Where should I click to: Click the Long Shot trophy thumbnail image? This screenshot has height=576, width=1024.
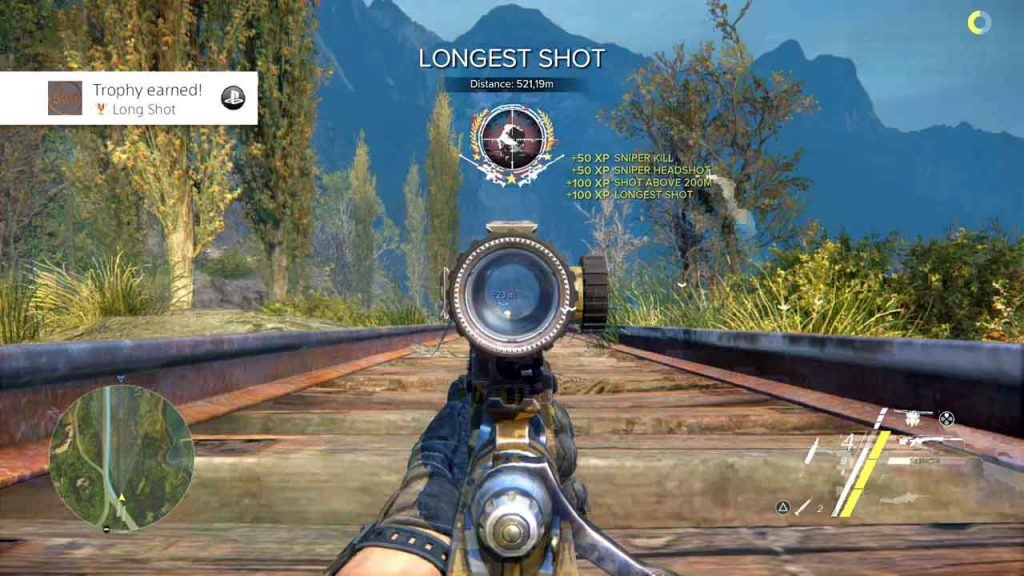pyautogui.click(x=65, y=98)
